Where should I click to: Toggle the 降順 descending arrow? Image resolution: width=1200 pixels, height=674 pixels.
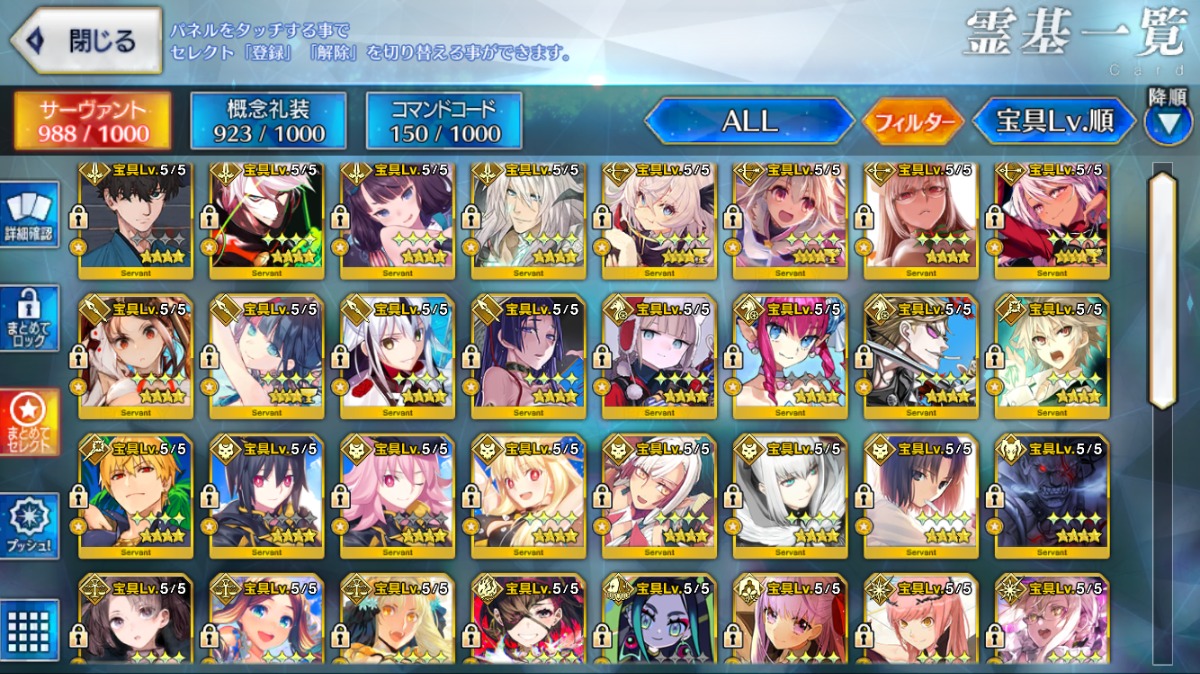(x=1167, y=121)
